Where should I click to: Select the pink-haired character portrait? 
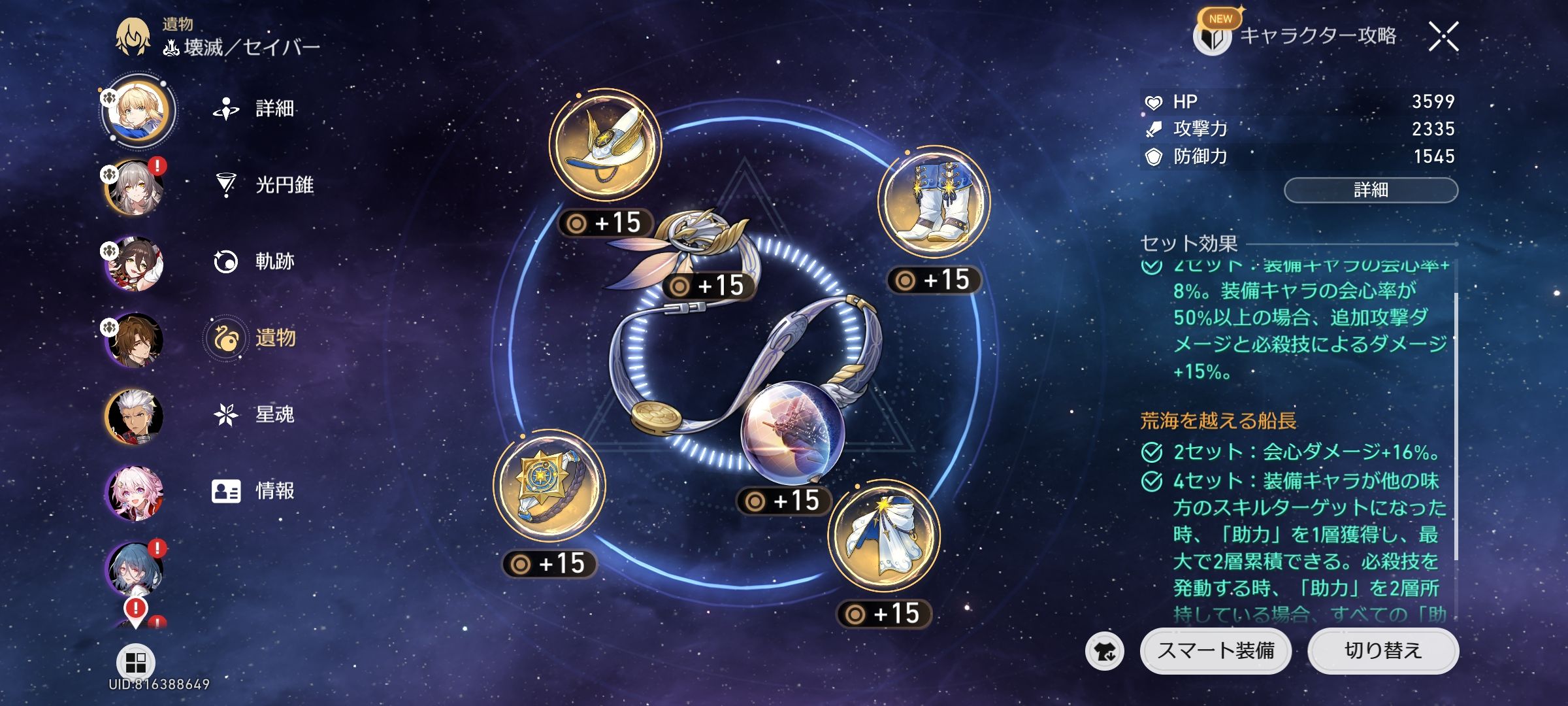pos(135,493)
